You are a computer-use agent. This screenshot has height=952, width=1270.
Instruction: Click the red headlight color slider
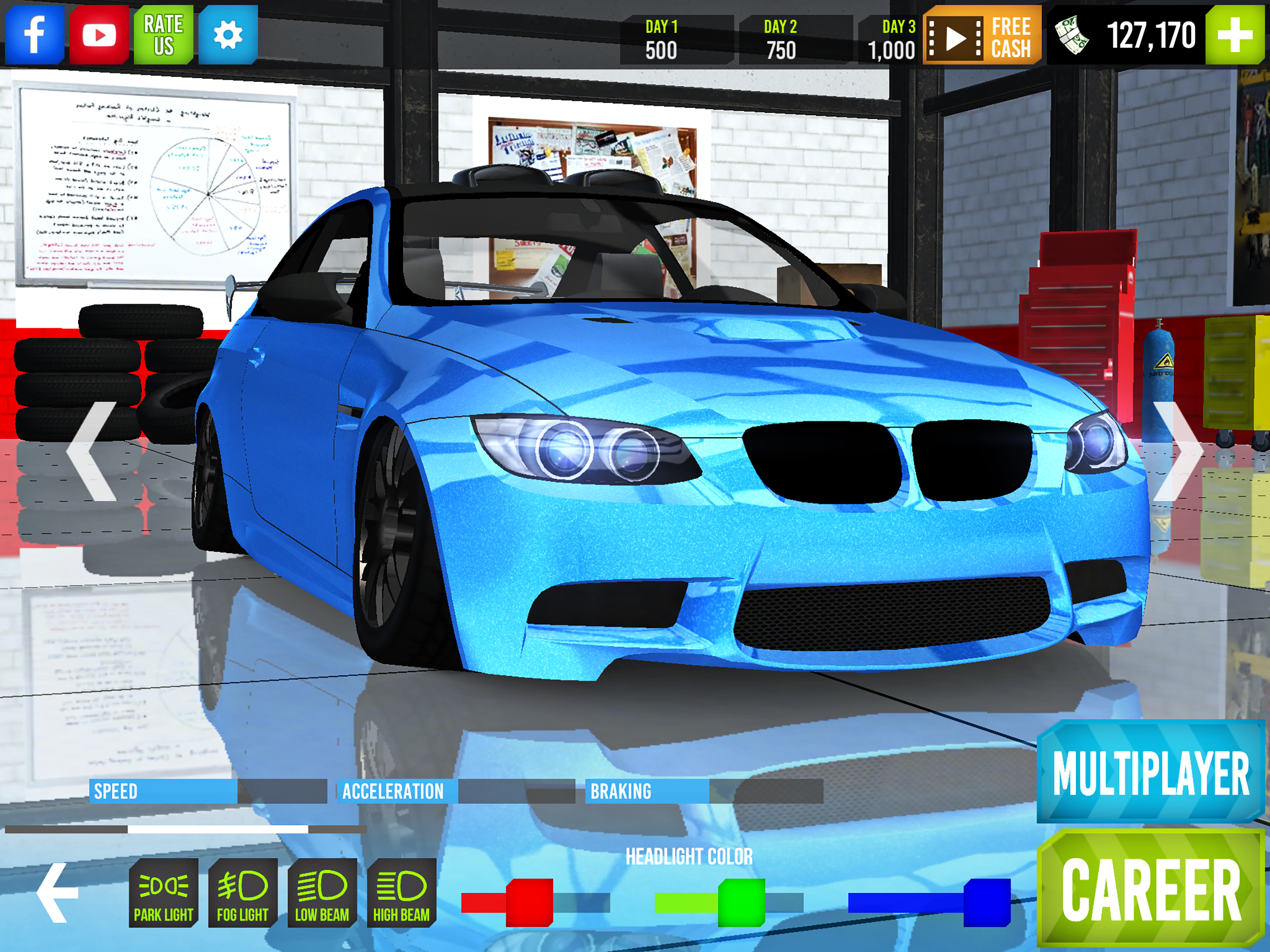[x=529, y=902]
